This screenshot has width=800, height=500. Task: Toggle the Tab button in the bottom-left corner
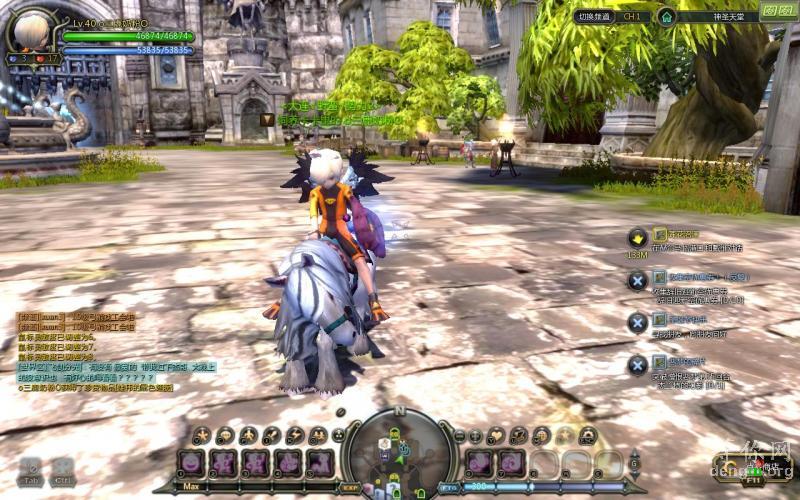[30, 471]
